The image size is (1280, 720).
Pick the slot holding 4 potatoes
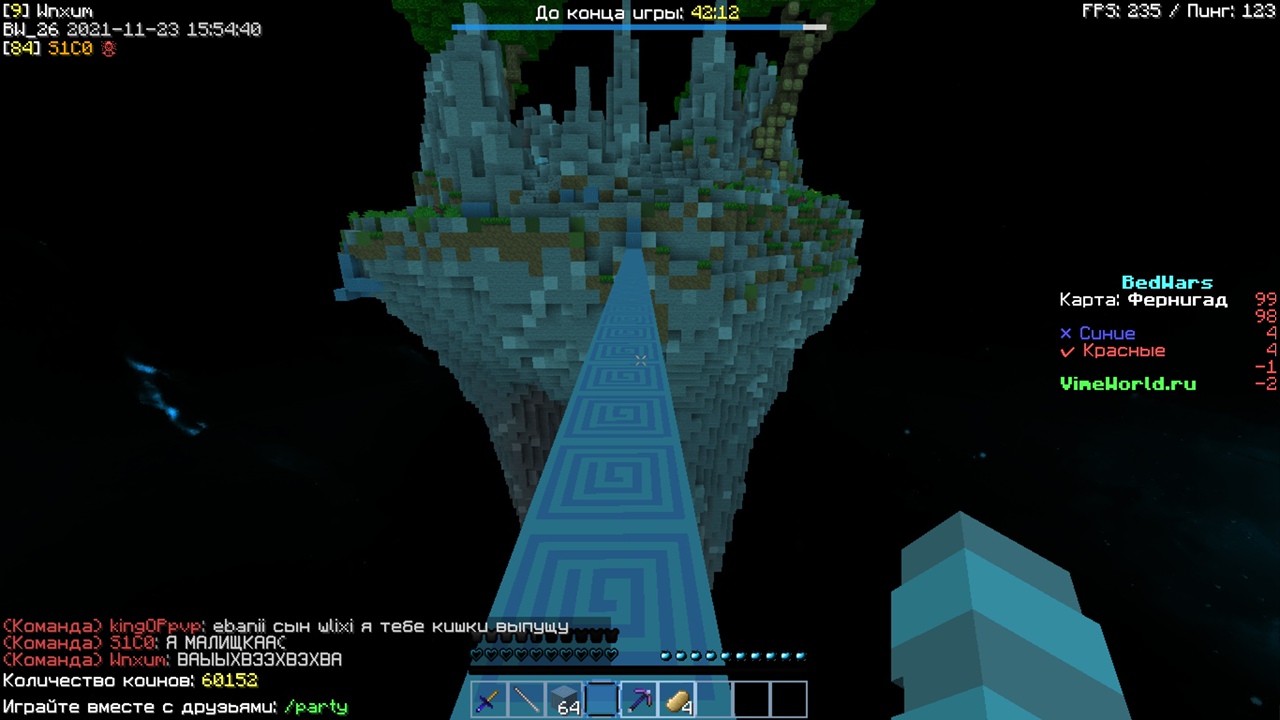(678, 701)
